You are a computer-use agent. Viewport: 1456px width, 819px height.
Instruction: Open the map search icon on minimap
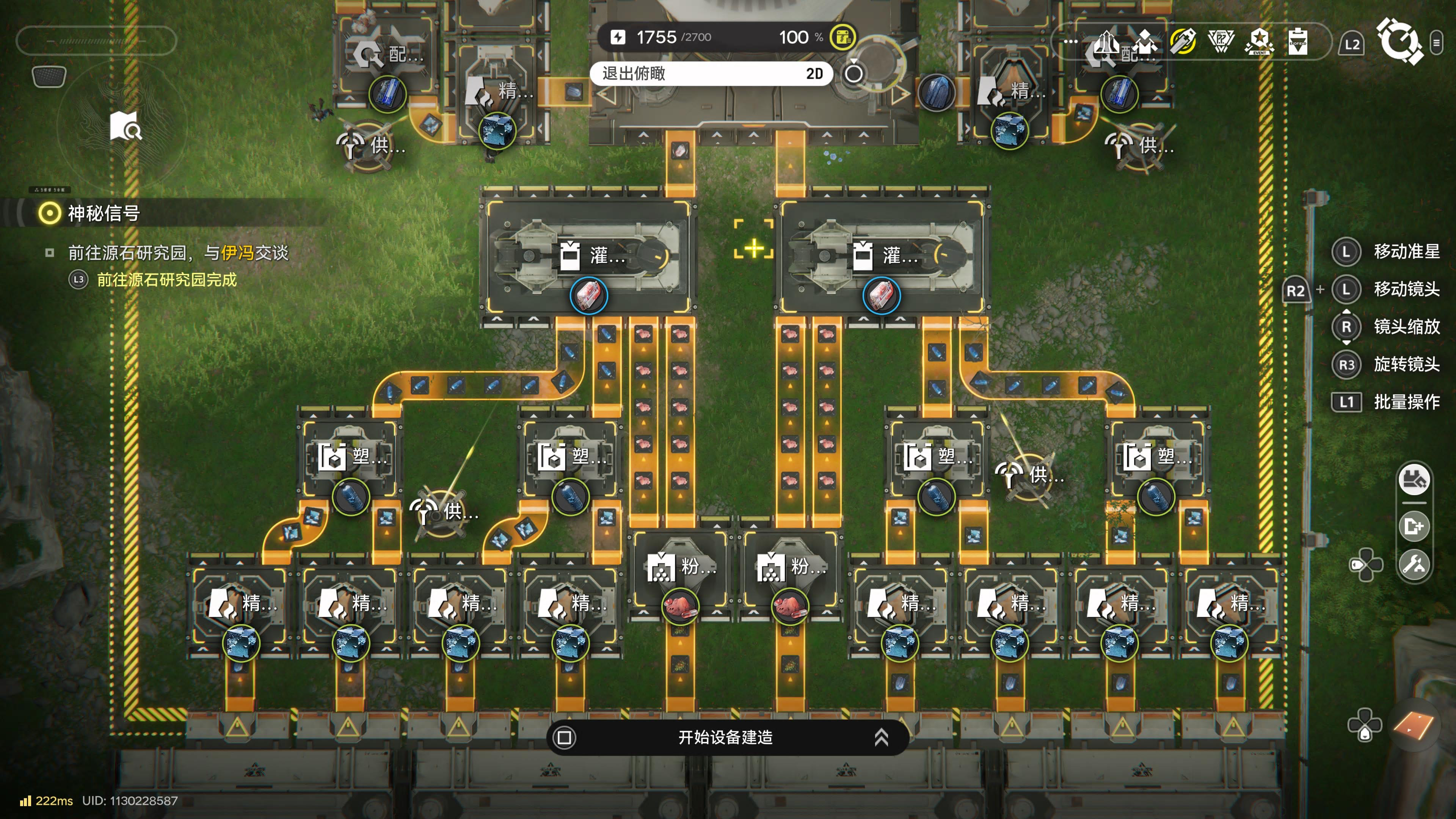126,127
